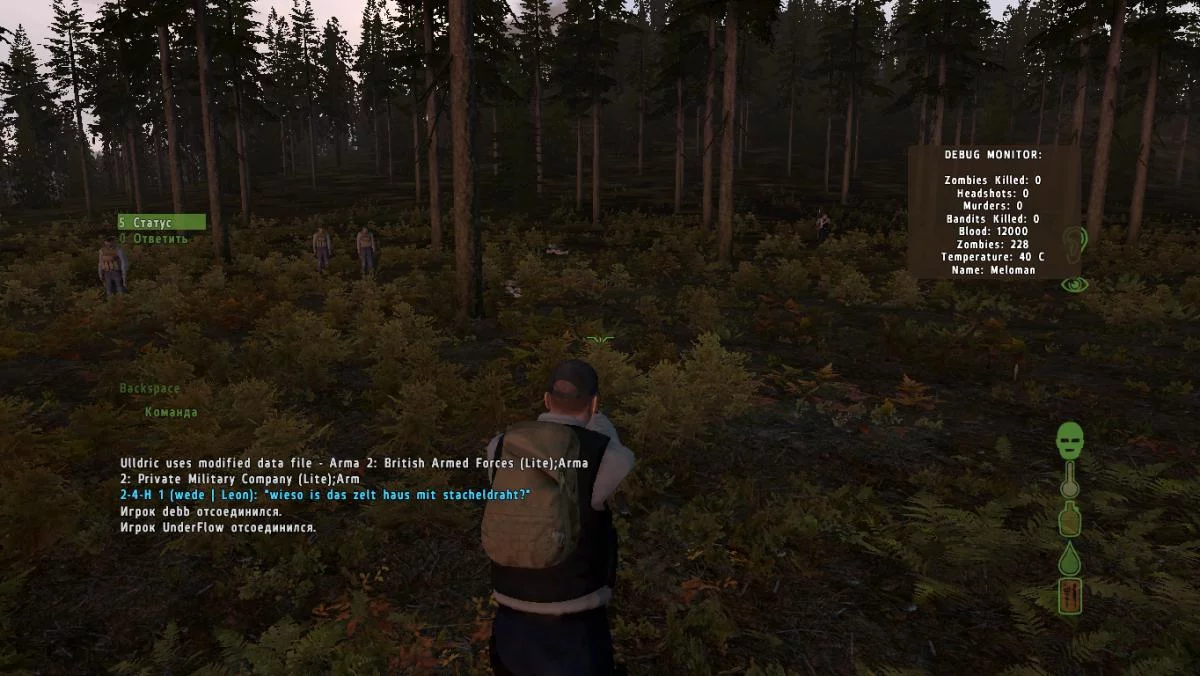
Task: Select the food hunger status icon
Action: click(1070, 596)
